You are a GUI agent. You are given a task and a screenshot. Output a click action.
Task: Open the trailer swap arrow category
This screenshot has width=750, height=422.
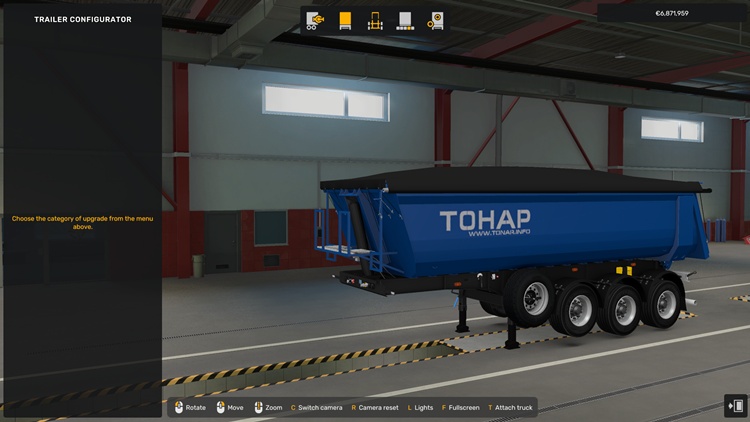[316, 20]
